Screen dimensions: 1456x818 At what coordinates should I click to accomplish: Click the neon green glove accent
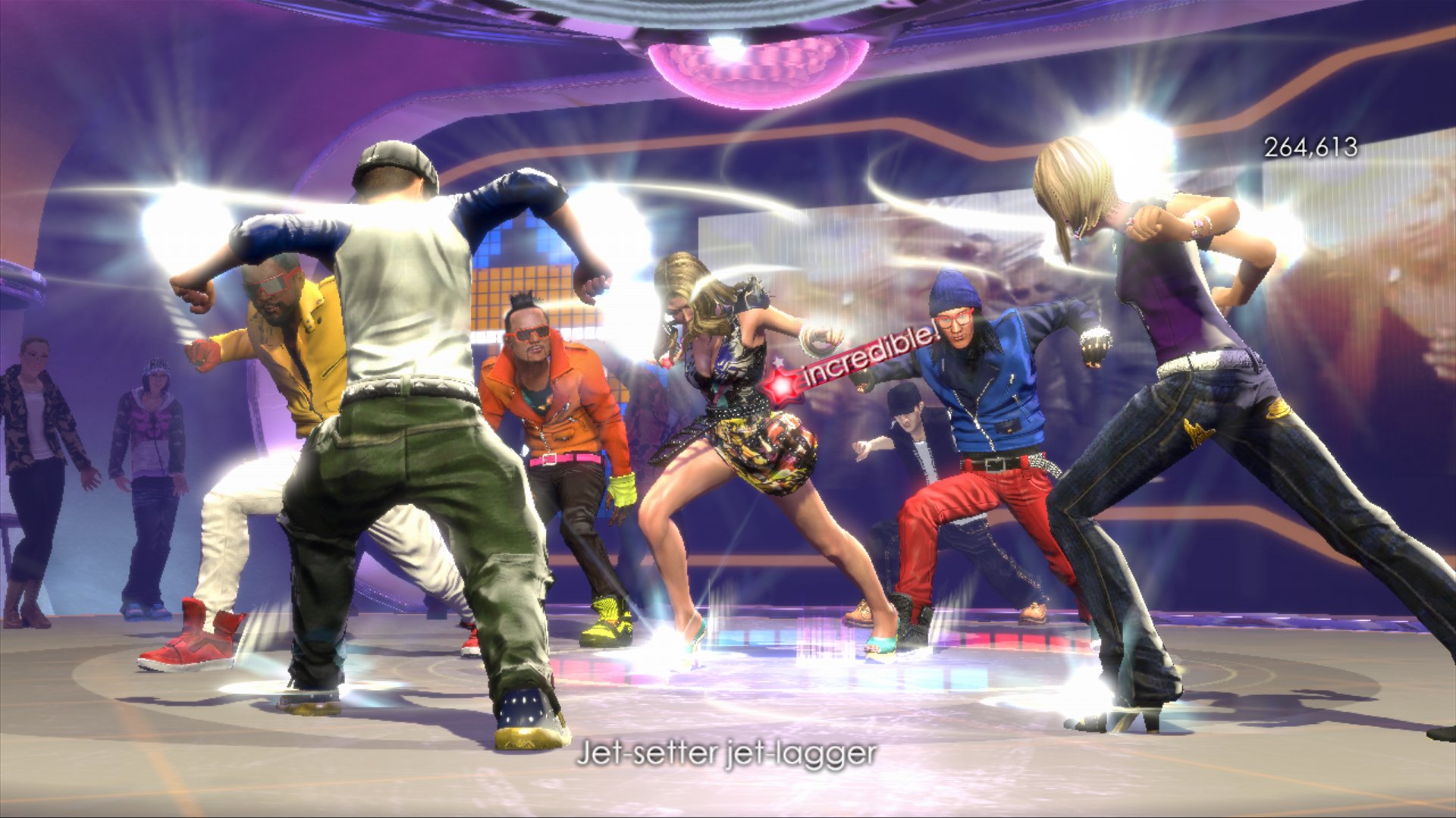click(622, 489)
